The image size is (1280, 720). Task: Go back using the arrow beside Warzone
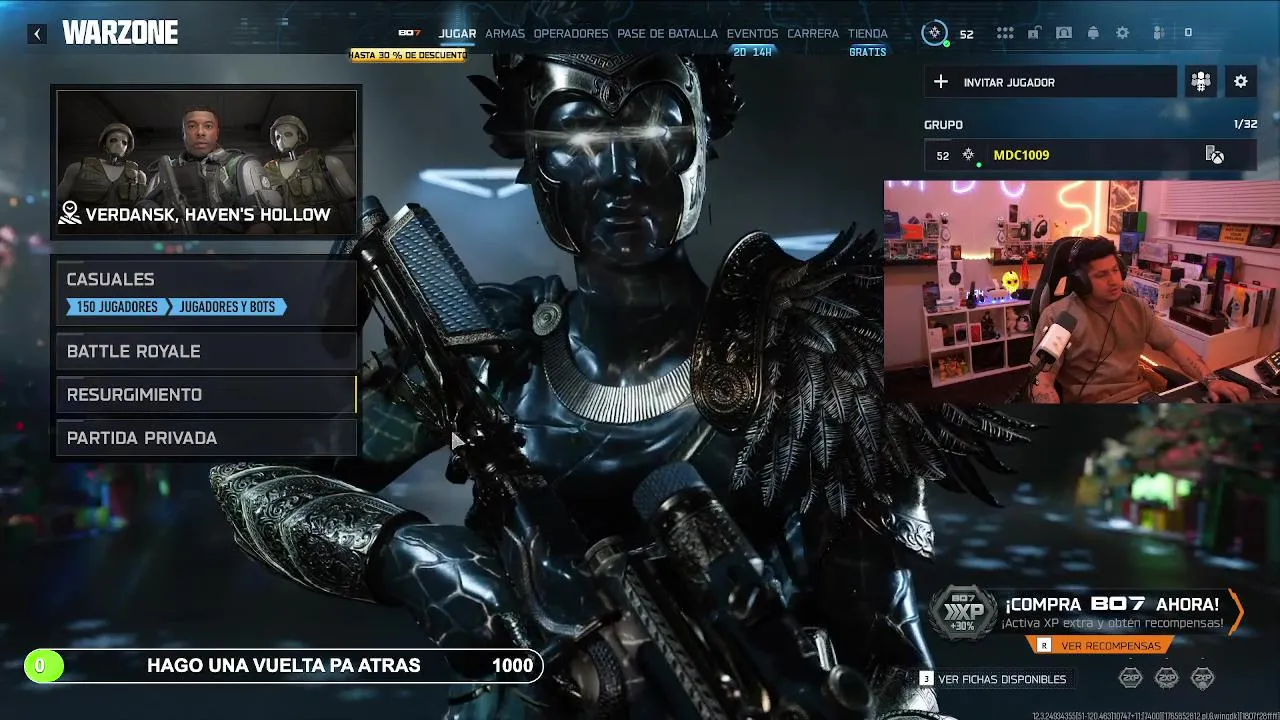point(37,34)
